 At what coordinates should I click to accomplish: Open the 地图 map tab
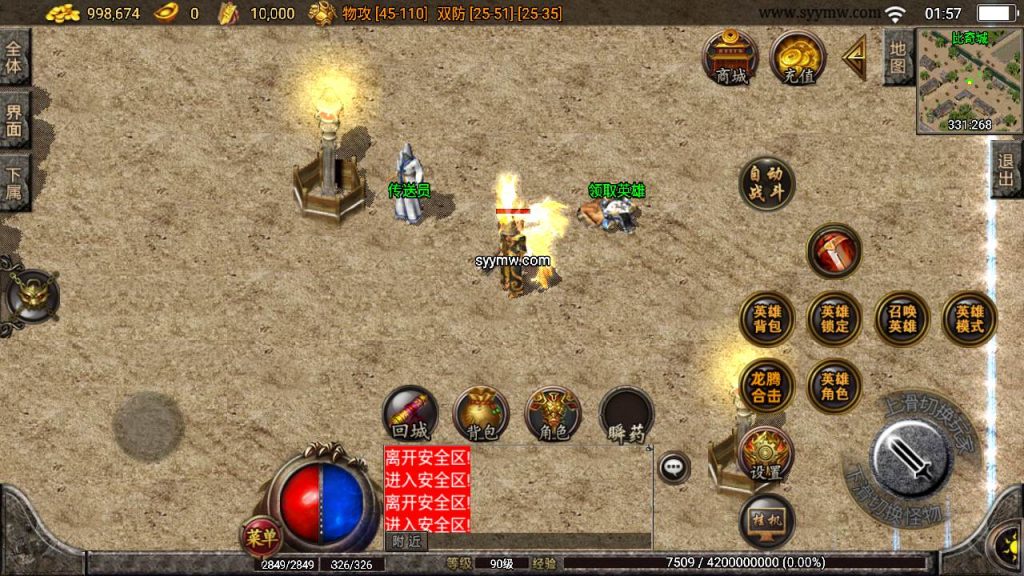tap(898, 56)
